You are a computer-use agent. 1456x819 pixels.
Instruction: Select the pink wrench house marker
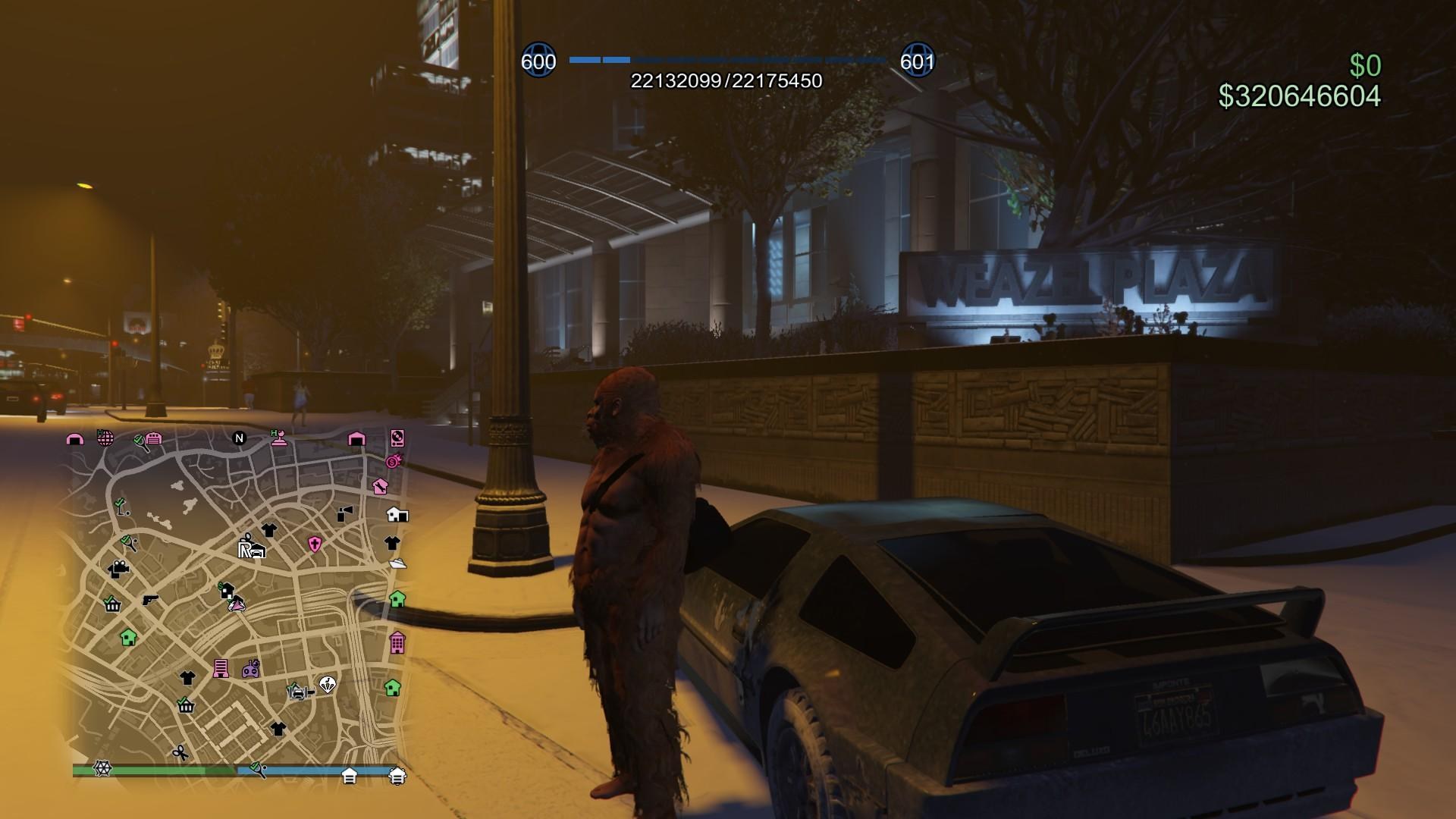click(x=381, y=486)
